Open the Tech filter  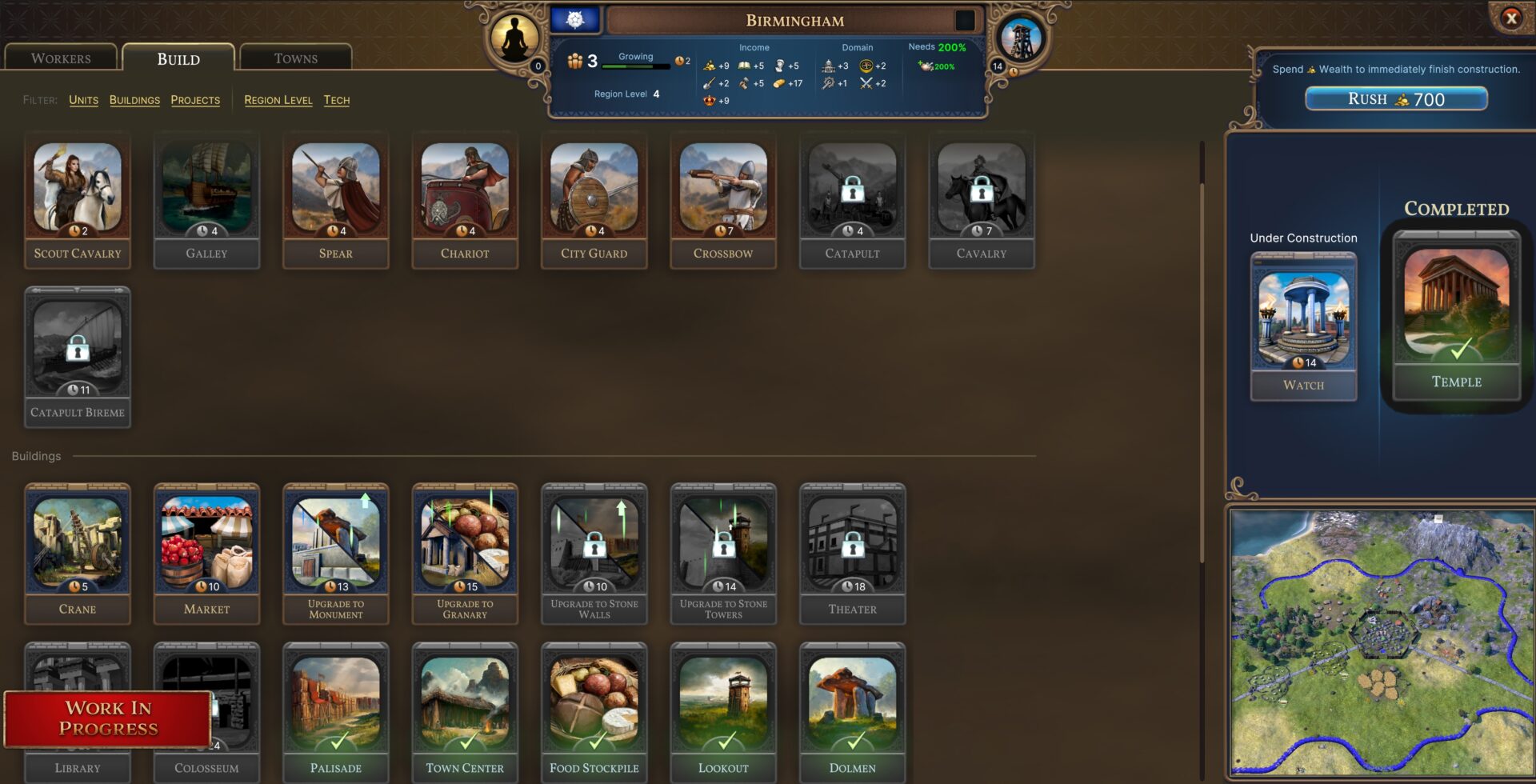tap(336, 100)
